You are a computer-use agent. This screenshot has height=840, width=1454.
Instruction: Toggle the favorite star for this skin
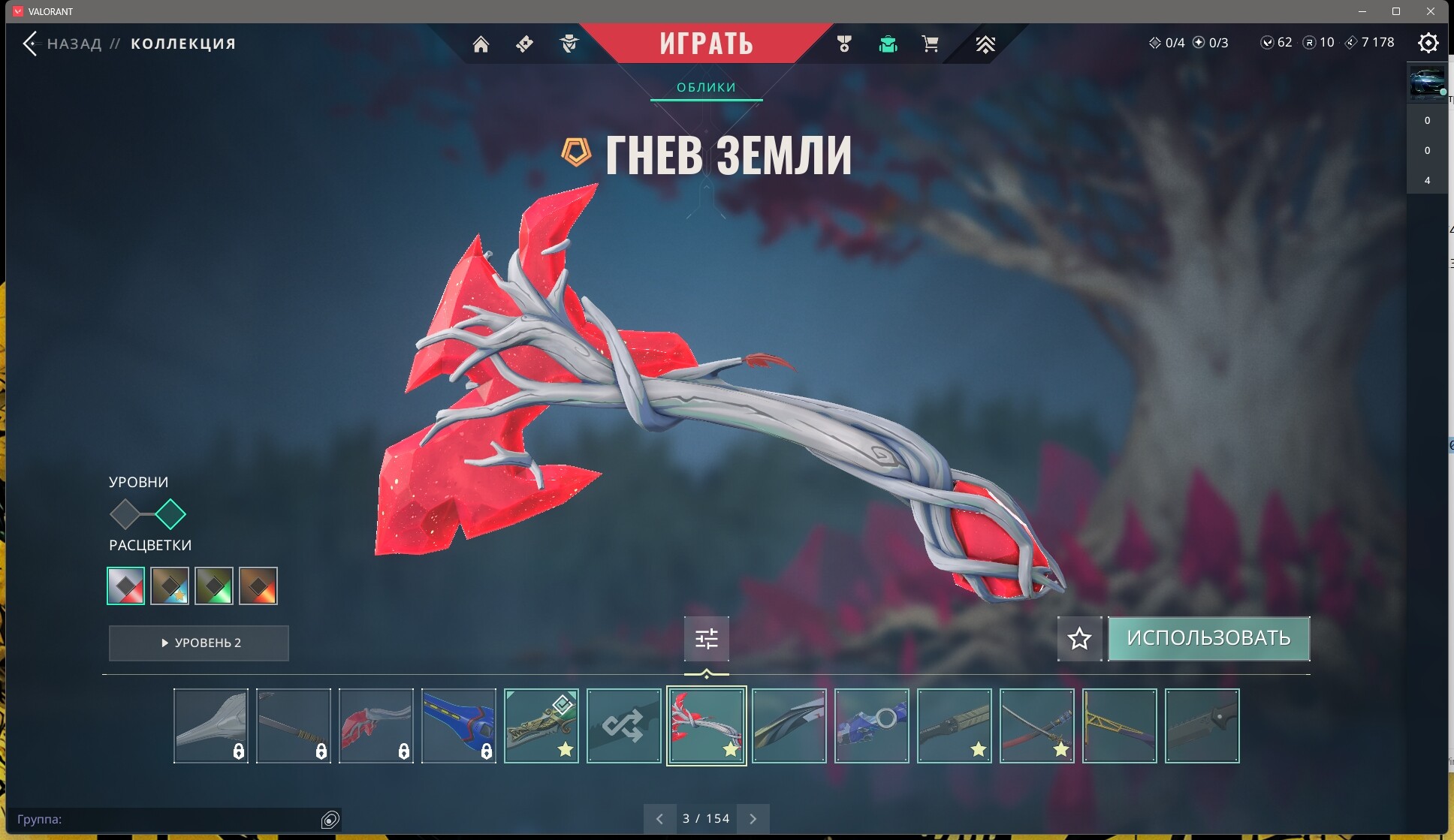(1079, 639)
